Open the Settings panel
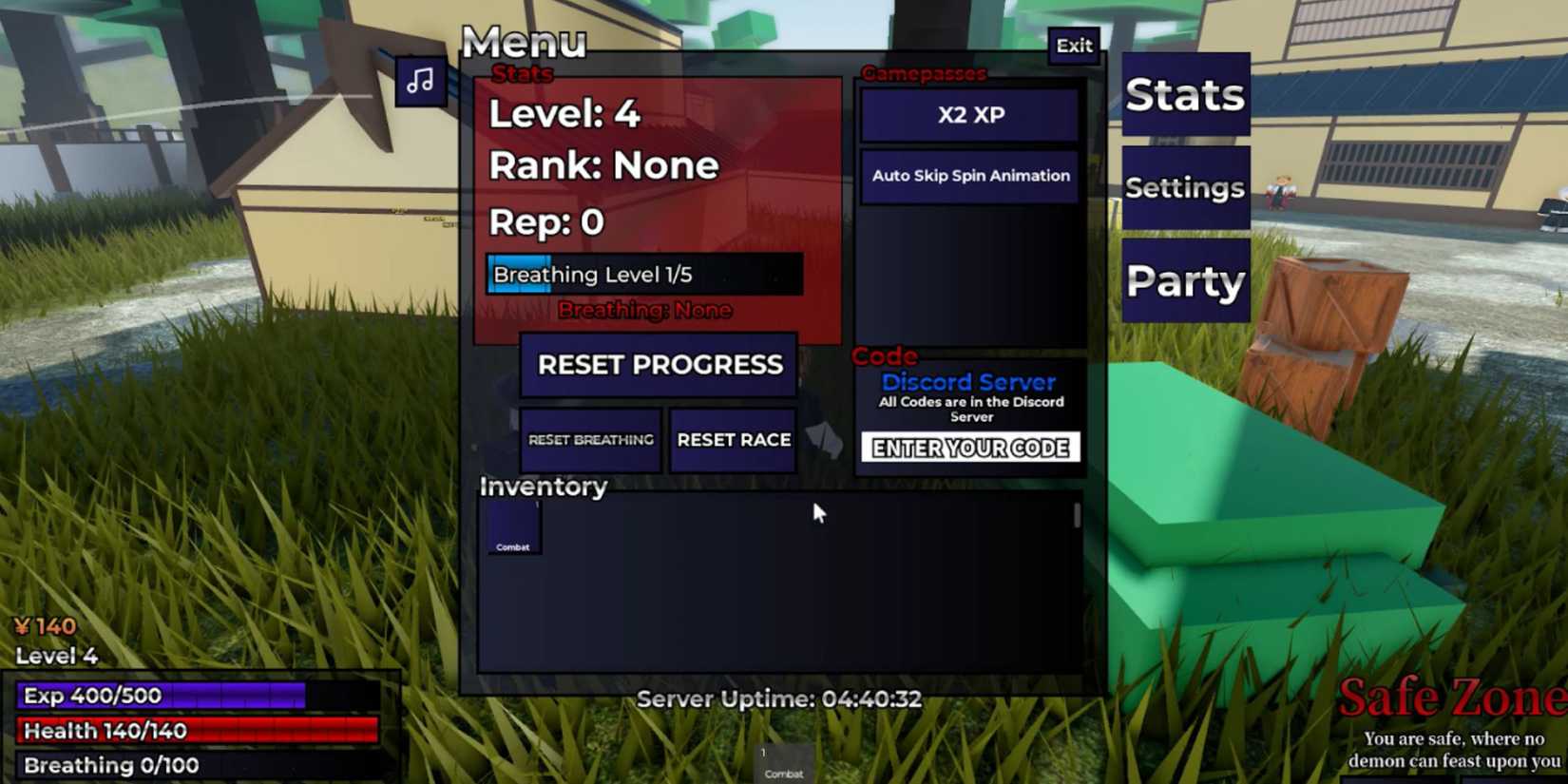 [1184, 187]
